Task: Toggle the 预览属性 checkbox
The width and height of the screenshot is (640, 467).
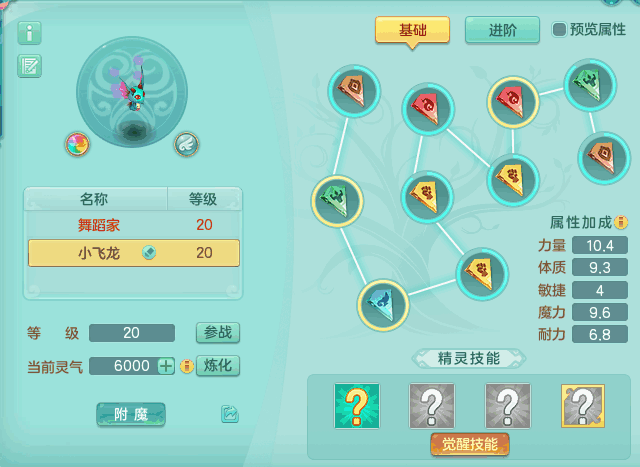Action: [559, 30]
